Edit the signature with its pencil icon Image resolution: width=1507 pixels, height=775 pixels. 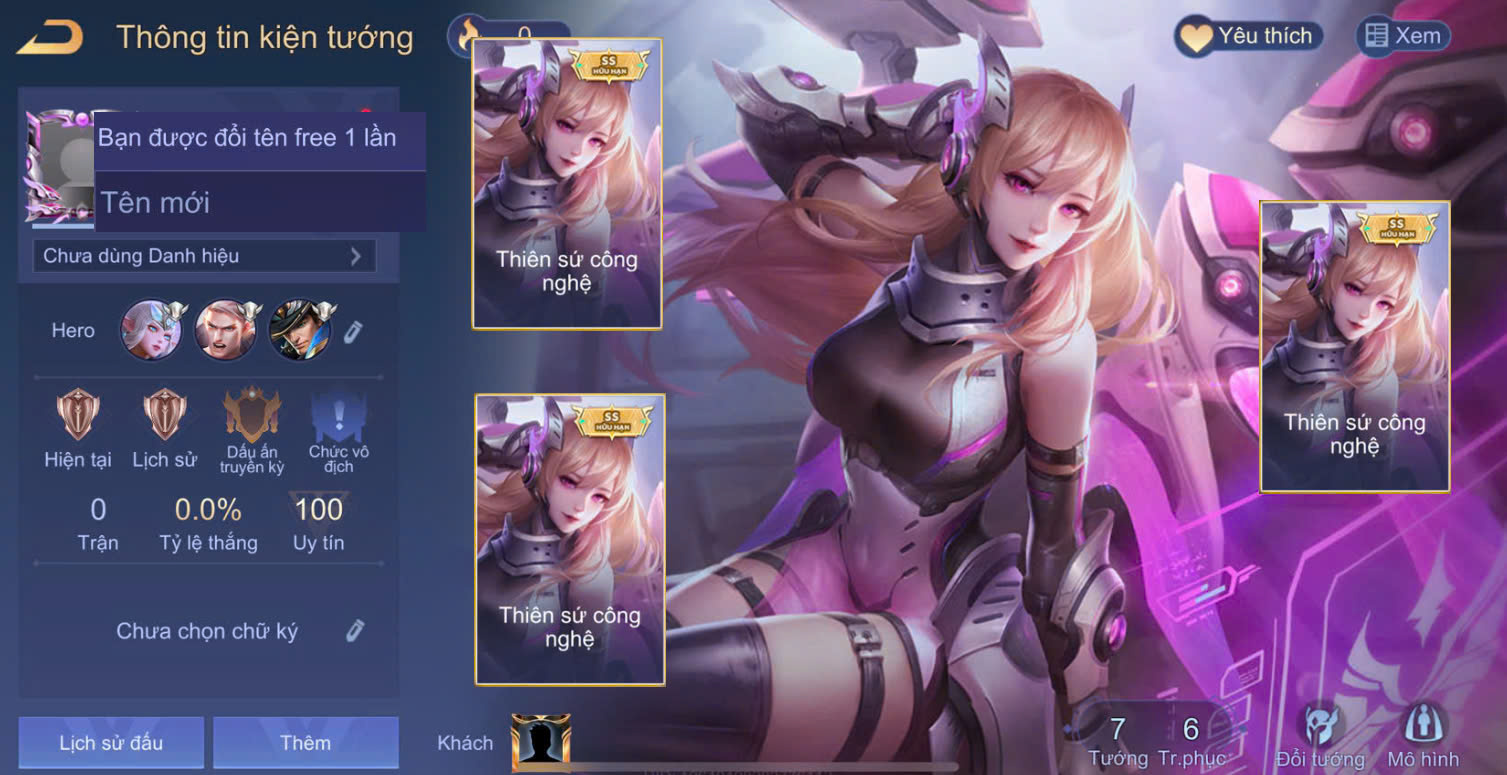(355, 631)
